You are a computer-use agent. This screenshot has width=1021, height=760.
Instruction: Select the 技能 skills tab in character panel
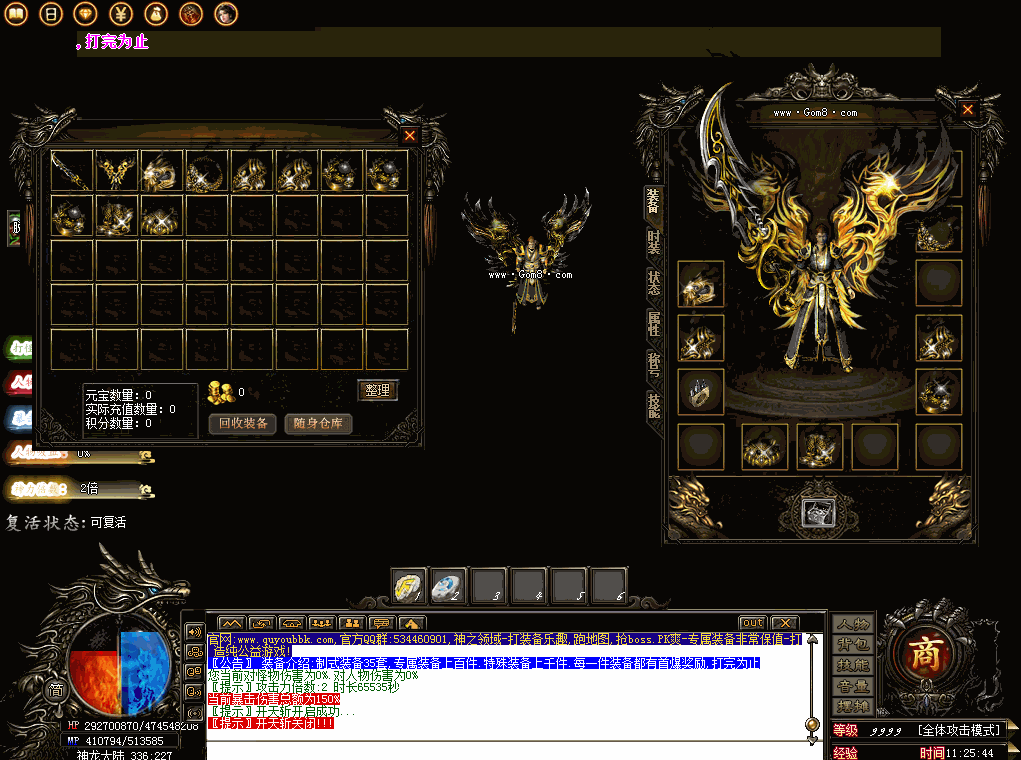pyautogui.click(x=653, y=404)
